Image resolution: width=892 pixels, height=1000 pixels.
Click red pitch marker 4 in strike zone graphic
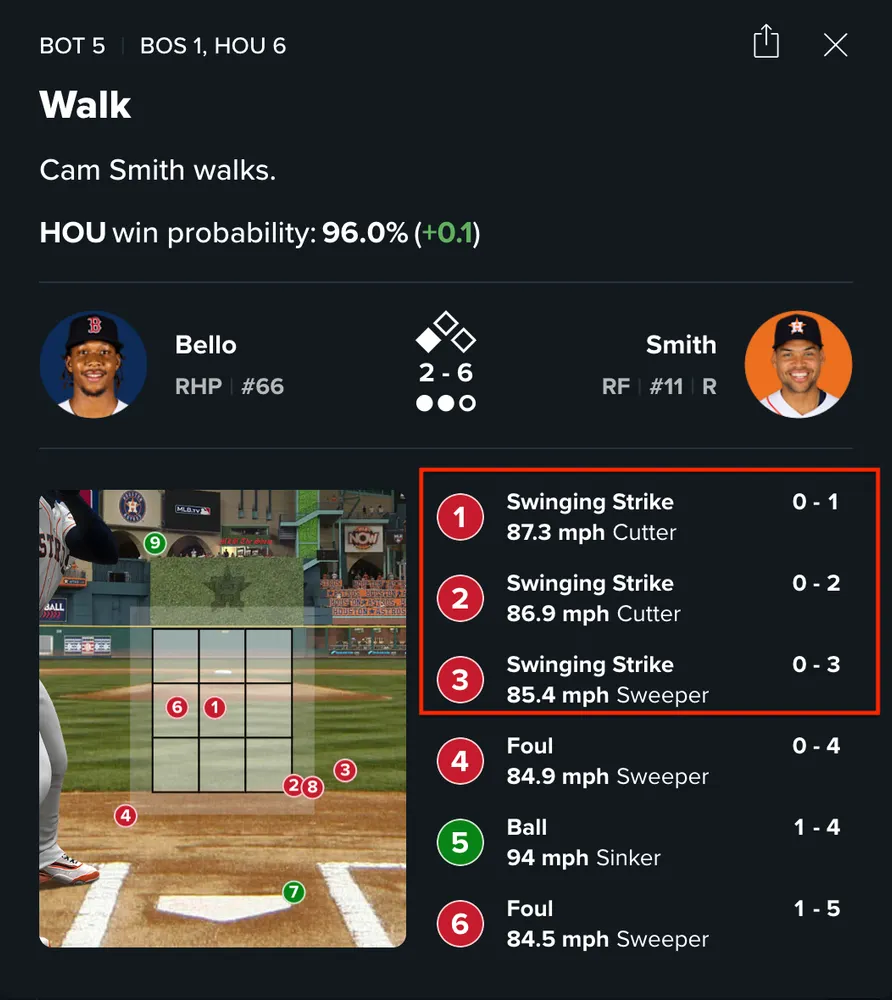click(125, 816)
